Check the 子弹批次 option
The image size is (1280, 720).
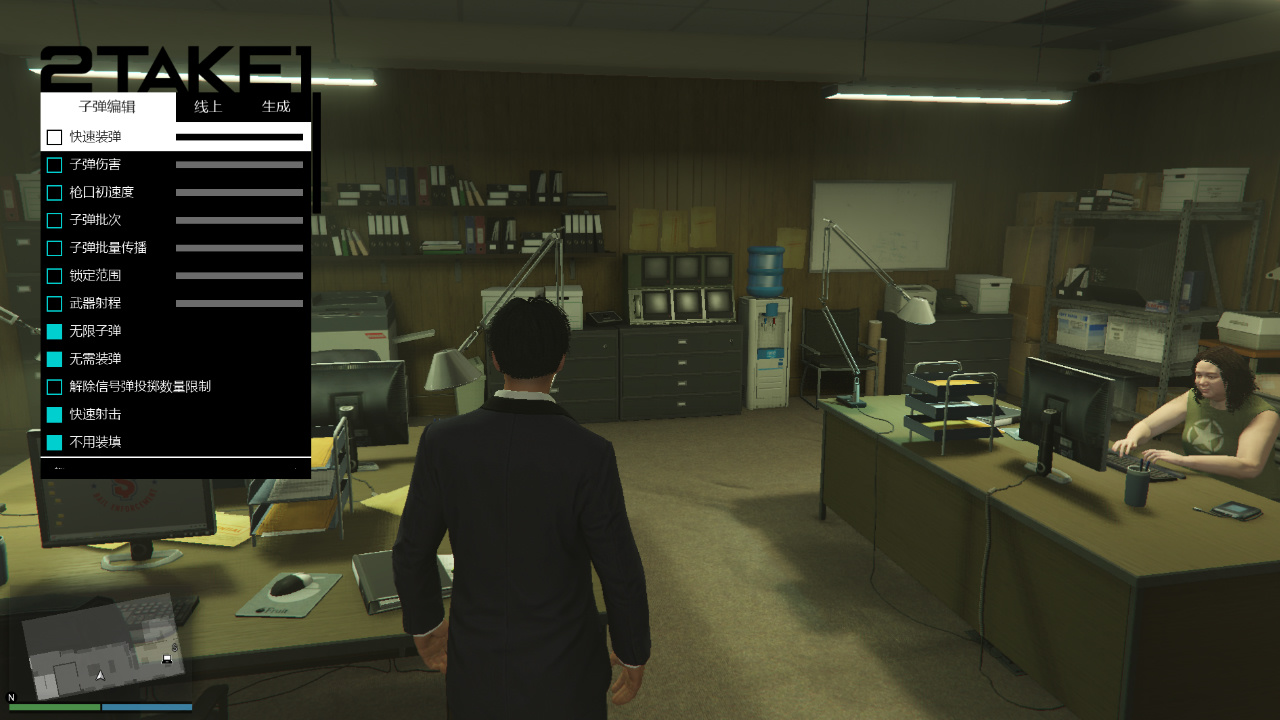[x=55, y=220]
